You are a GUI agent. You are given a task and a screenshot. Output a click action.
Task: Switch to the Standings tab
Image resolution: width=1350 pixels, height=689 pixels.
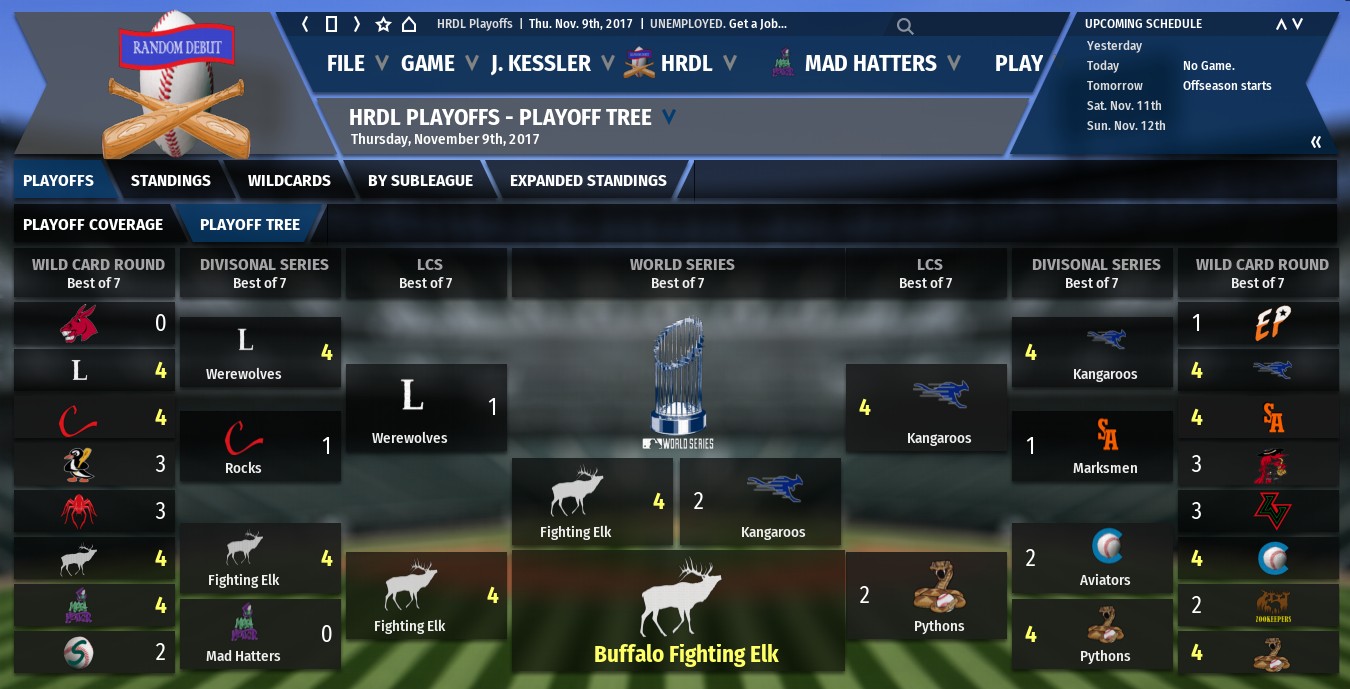171,180
